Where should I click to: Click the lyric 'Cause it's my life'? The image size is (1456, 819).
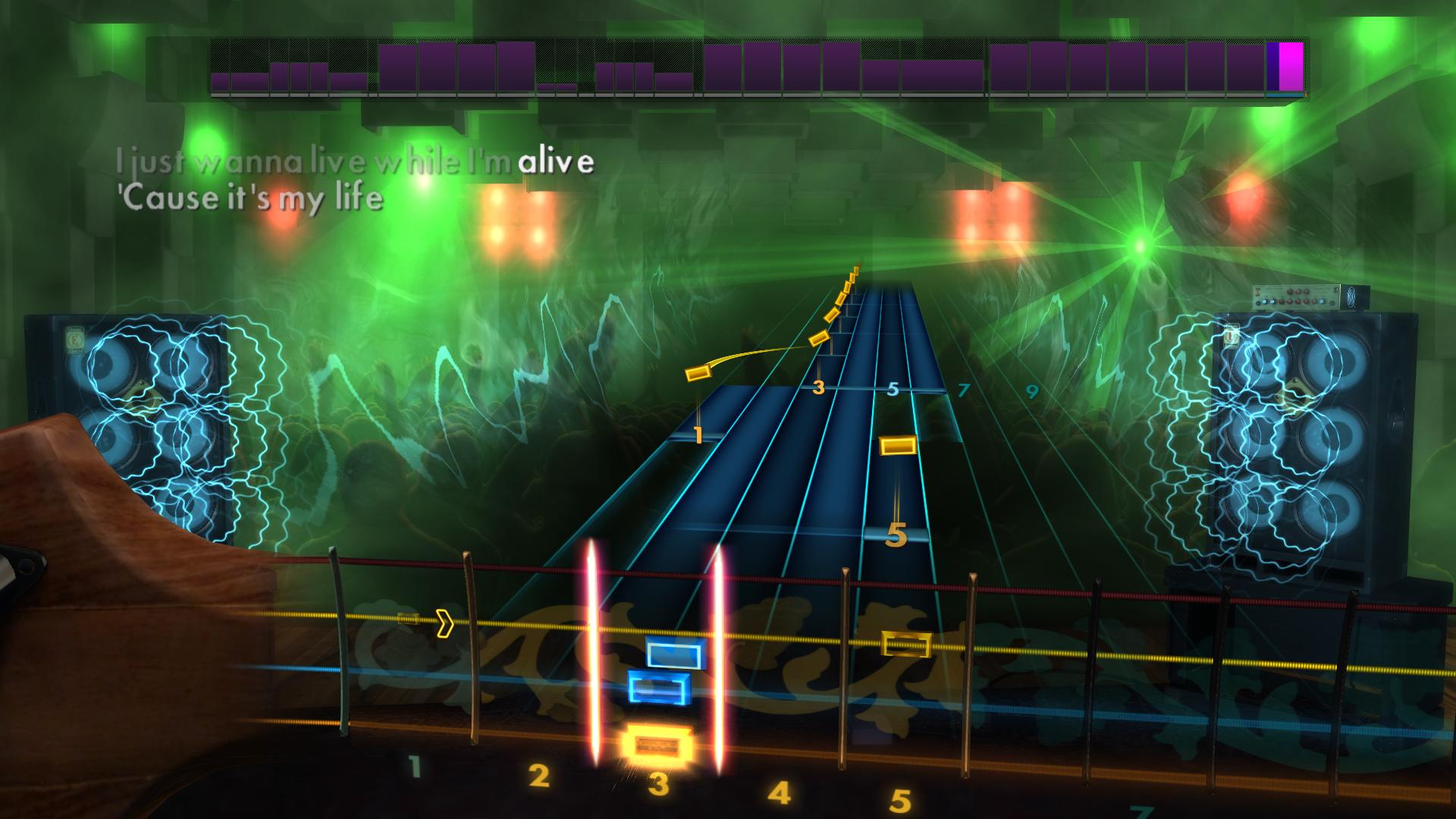[x=250, y=198]
